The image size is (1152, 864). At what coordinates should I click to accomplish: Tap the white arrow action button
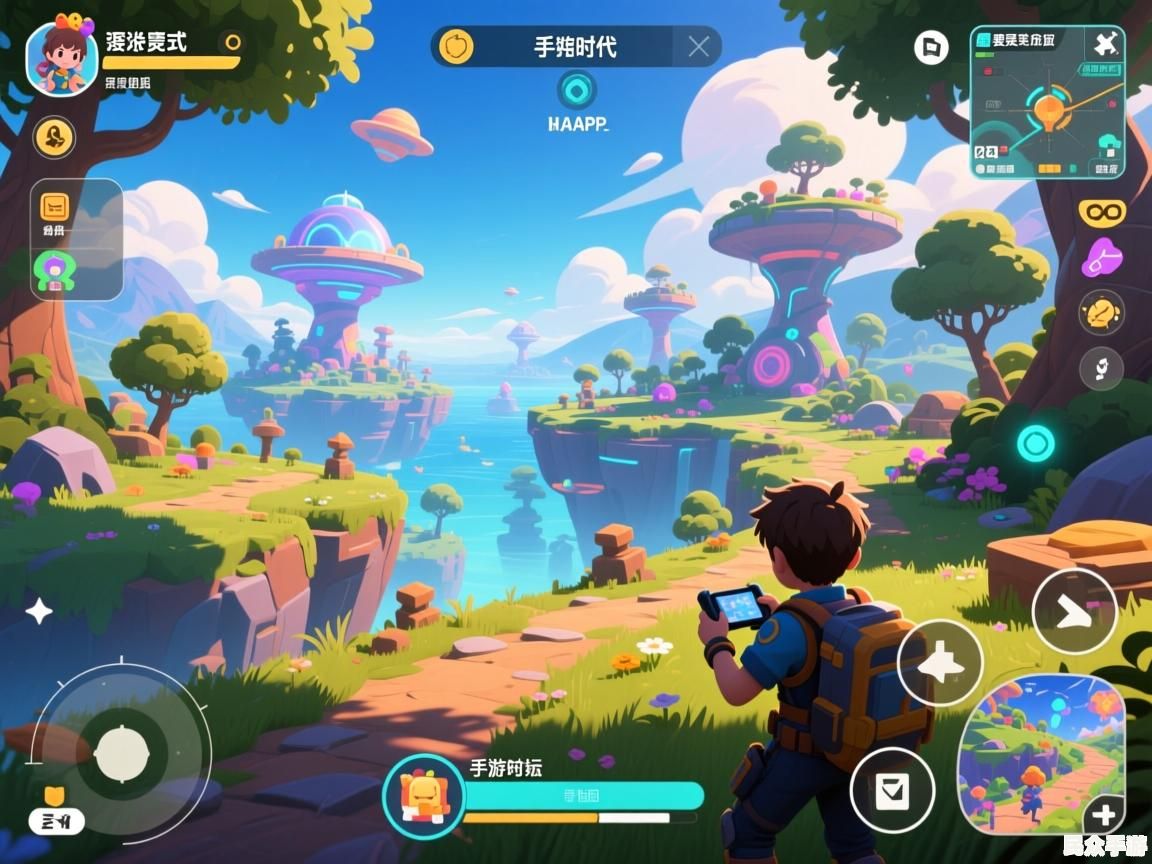[x=1074, y=611]
